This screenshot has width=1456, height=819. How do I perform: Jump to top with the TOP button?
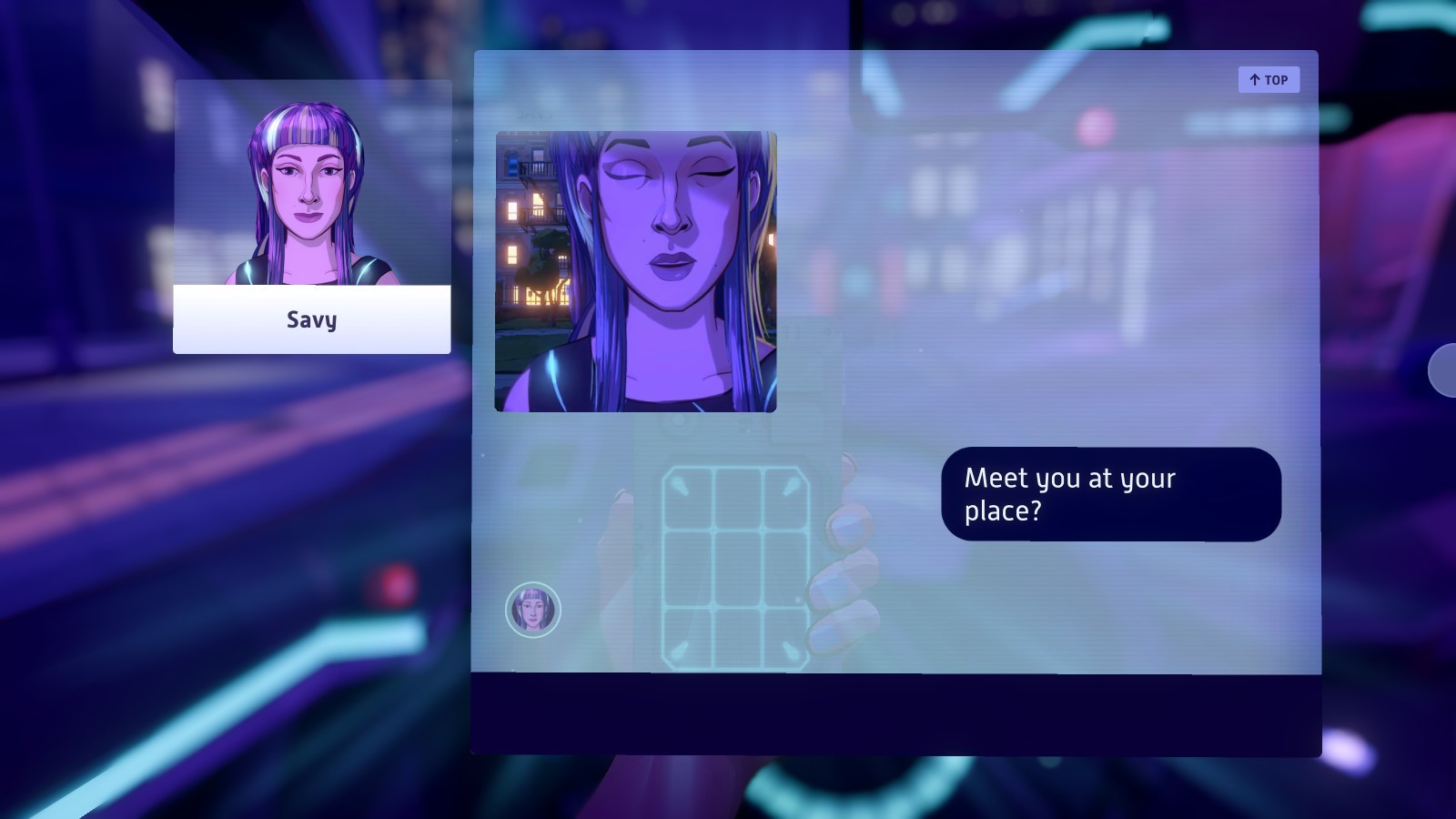[1269, 80]
